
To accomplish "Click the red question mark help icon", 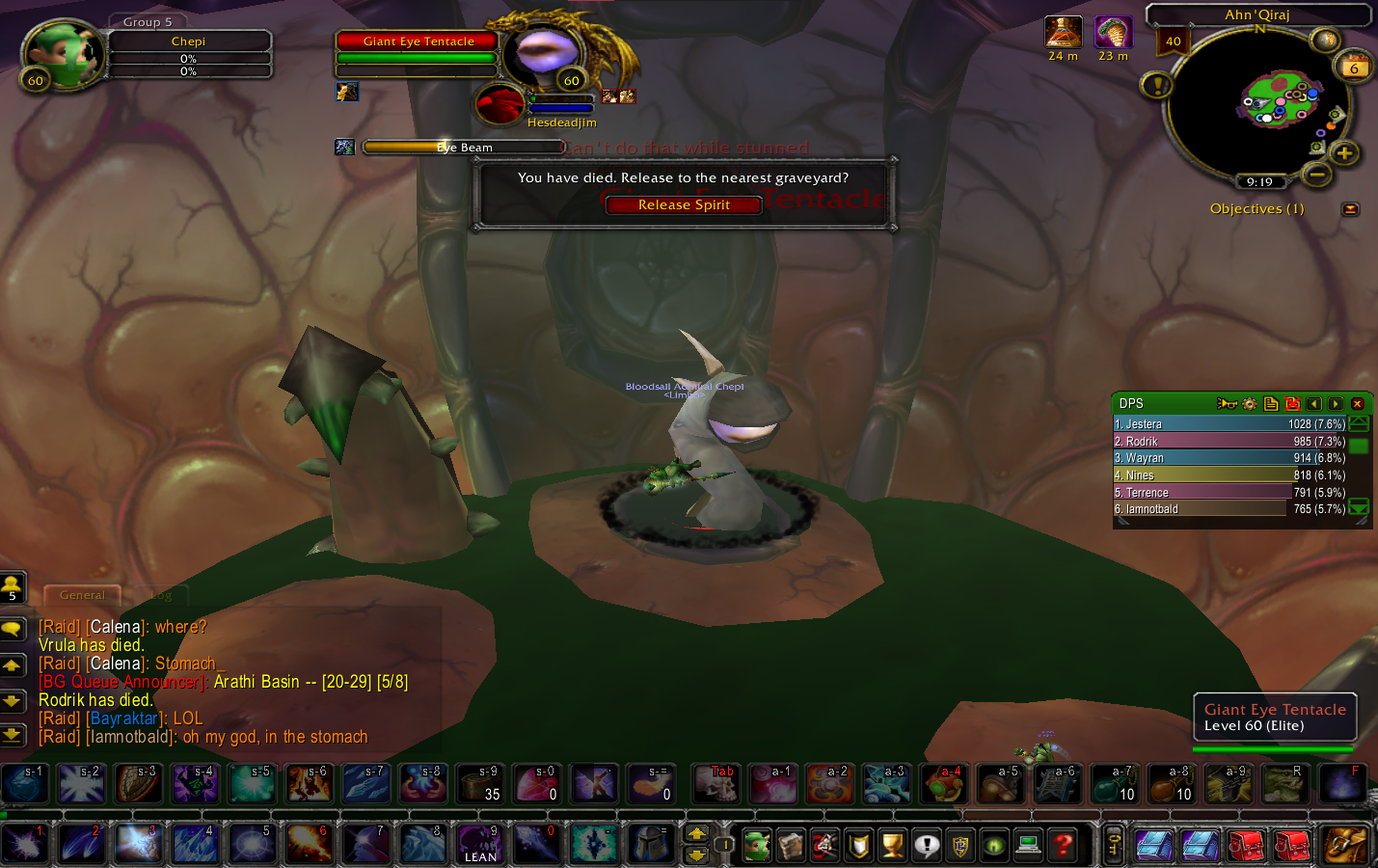I will click(x=1063, y=845).
